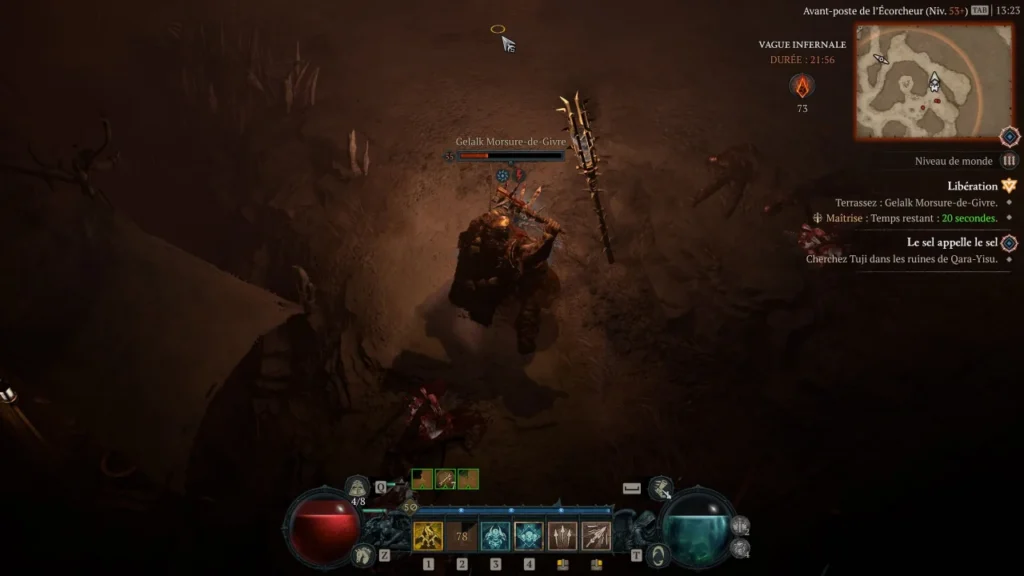The image size is (1024, 576).
Task: Click the skill on cooldown showing 78
Action: point(462,536)
